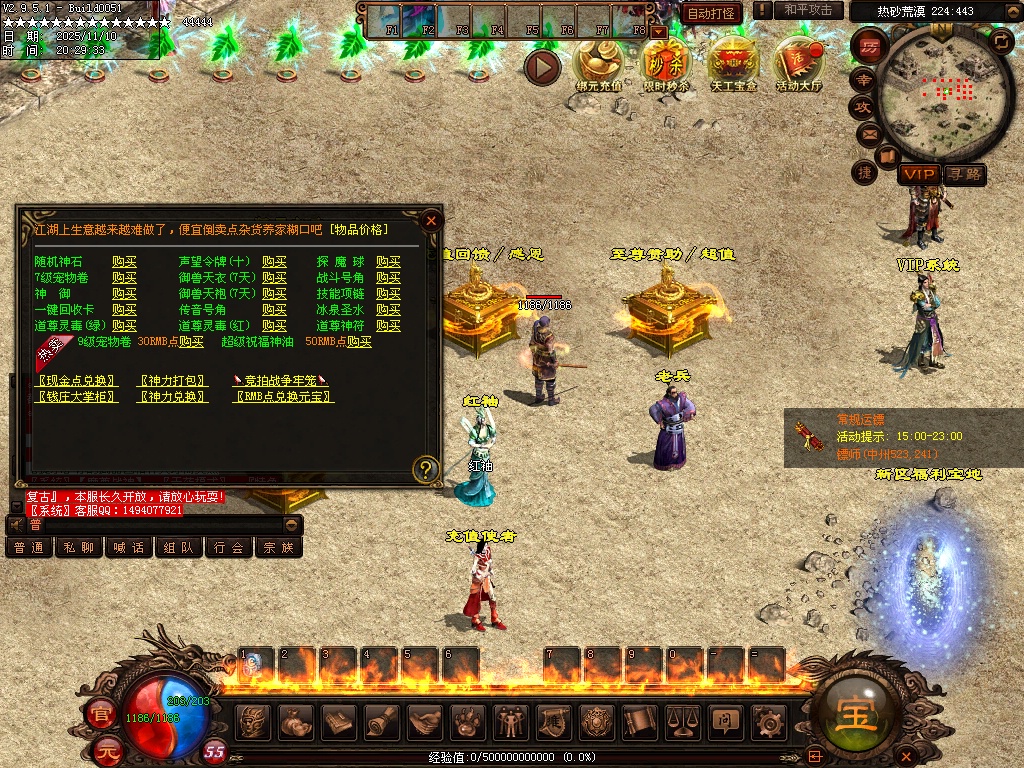Open the 竞拍战争牢笼 link
This screenshot has height=768, width=1024.
point(281,381)
